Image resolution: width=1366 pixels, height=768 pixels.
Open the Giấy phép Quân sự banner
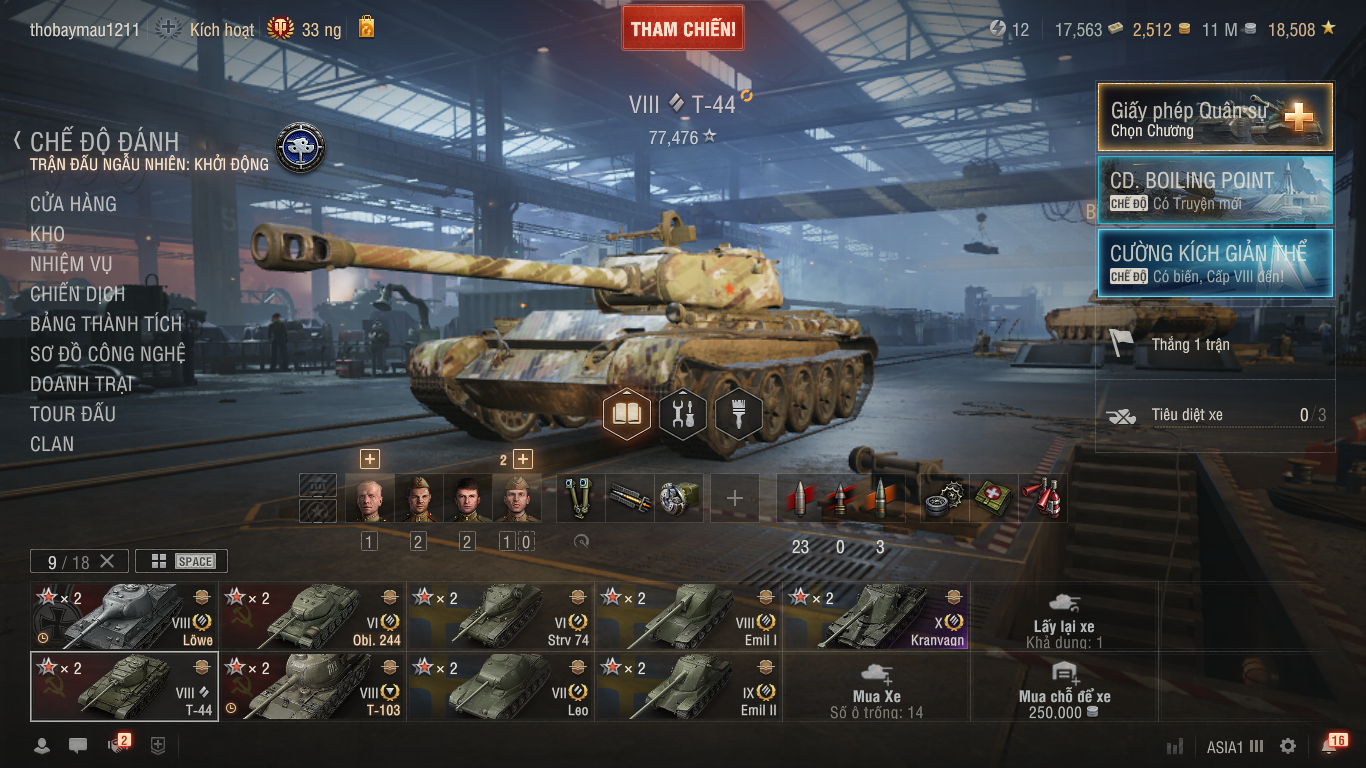[x=1215, y=117]
